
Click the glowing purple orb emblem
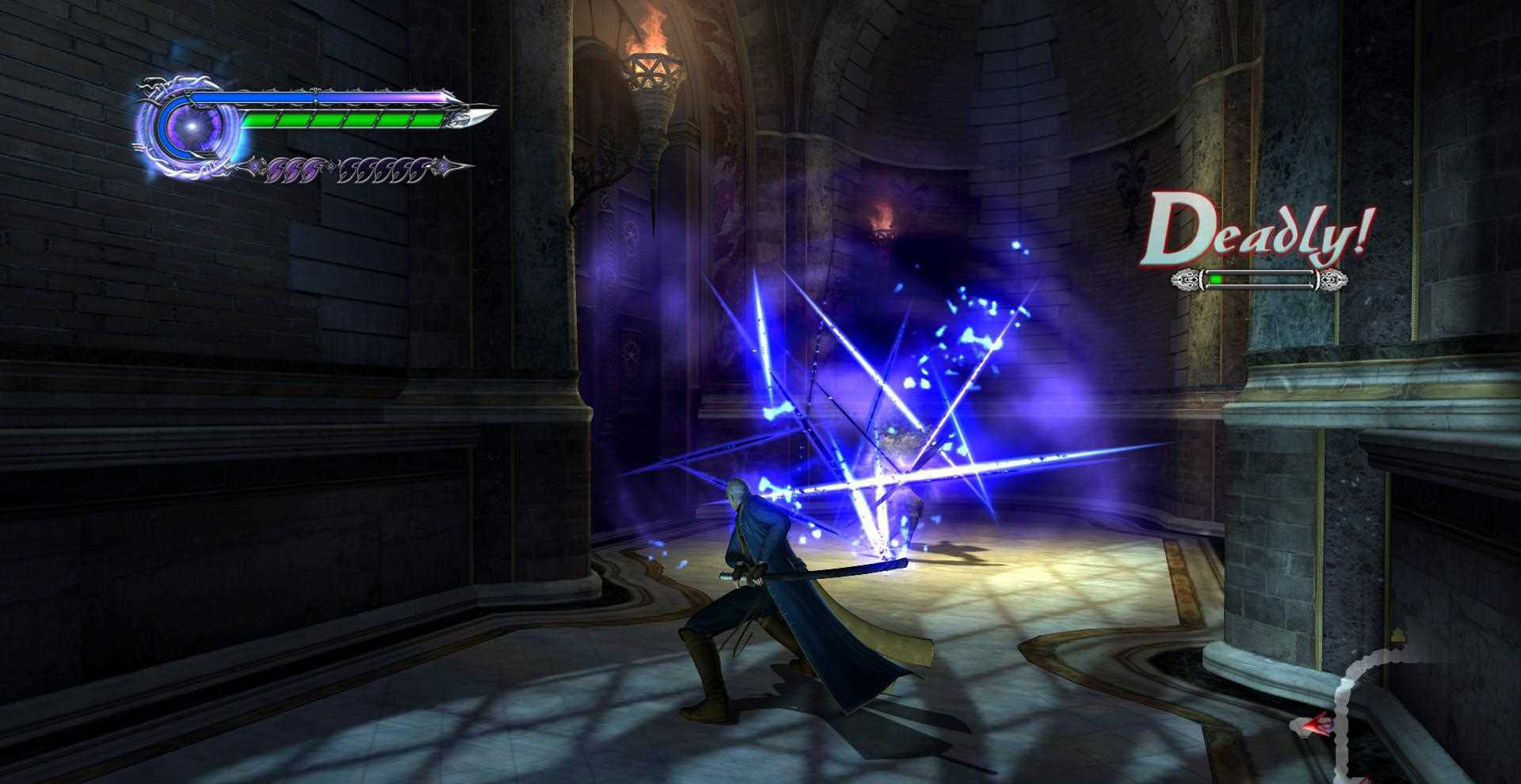tap(189, 127)
